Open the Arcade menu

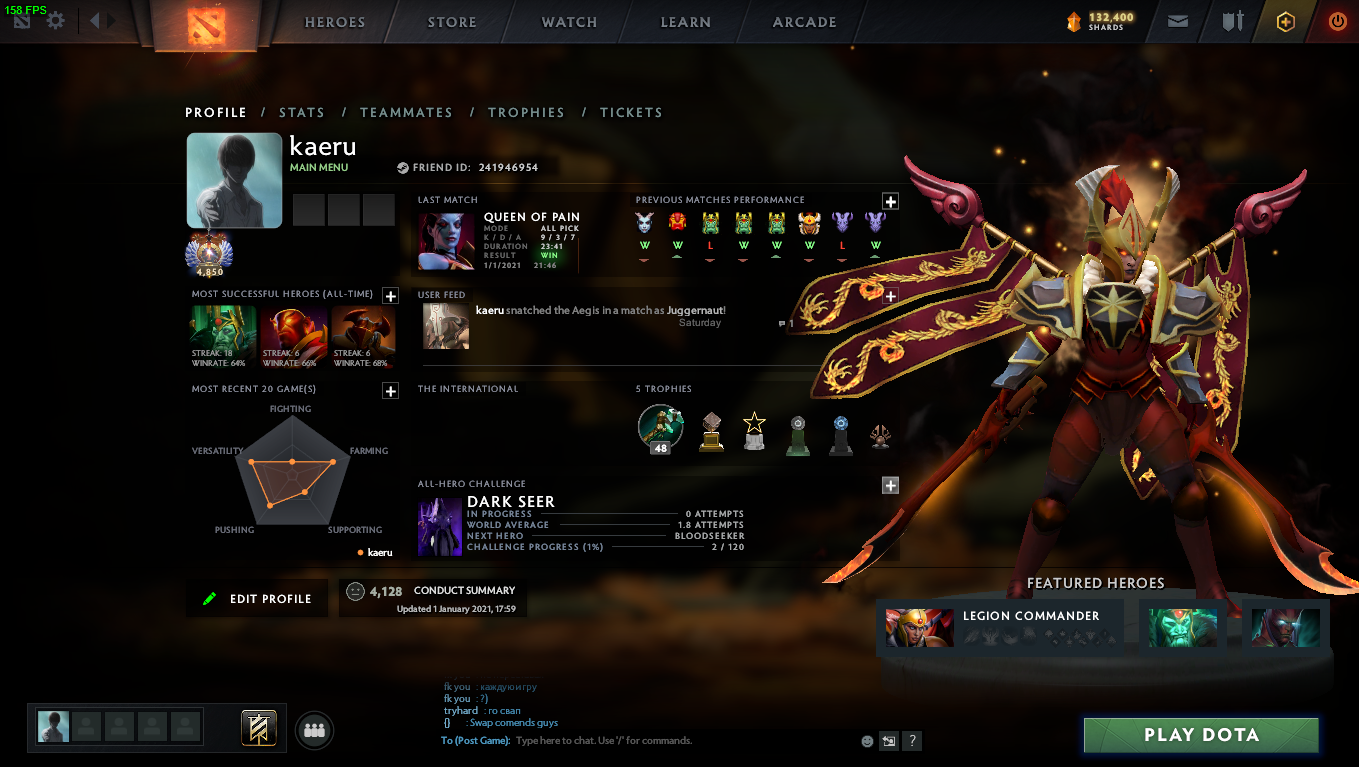point(804,22)
